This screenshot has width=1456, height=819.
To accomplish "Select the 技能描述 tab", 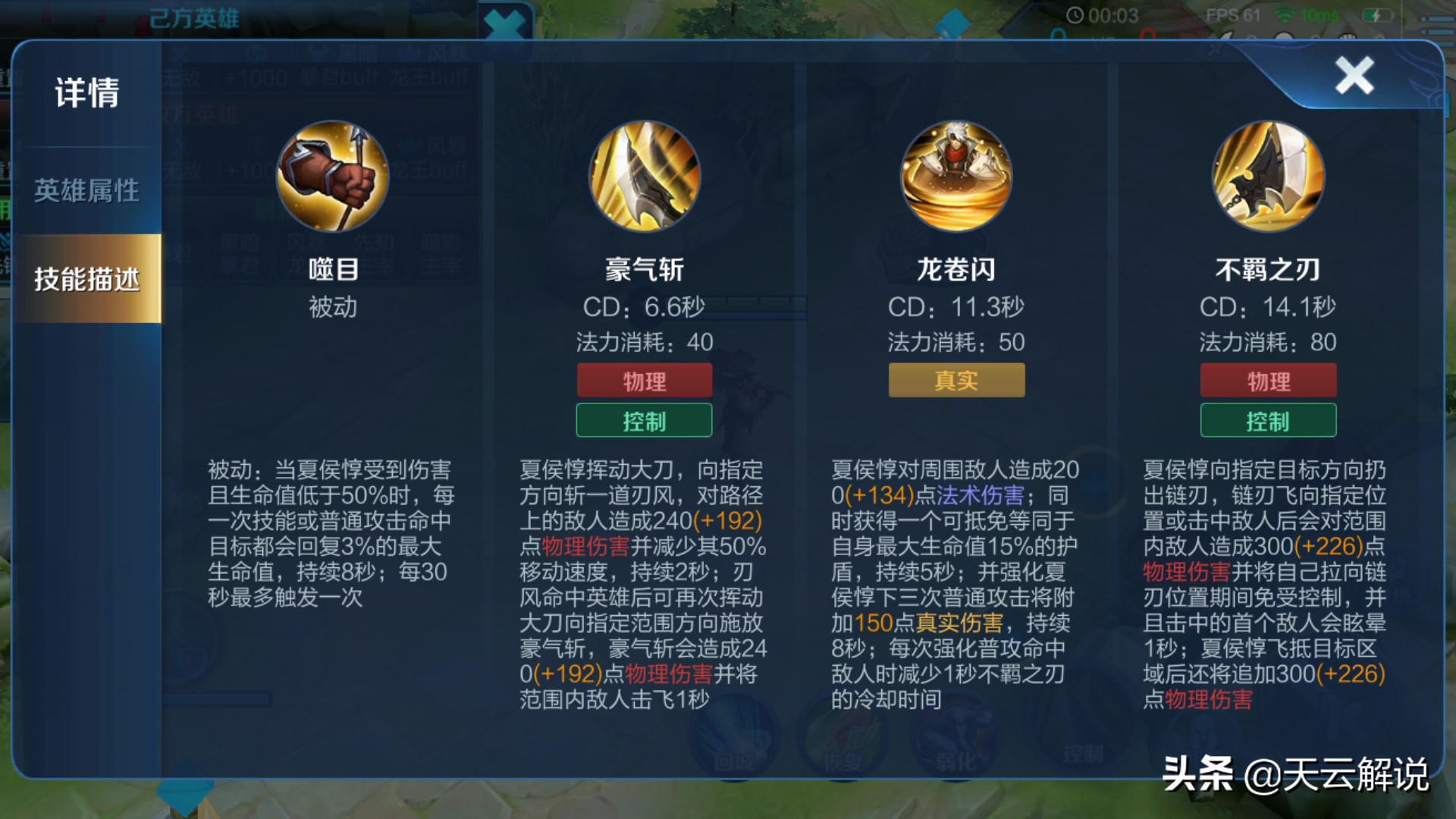I will (x=85, y=279).
